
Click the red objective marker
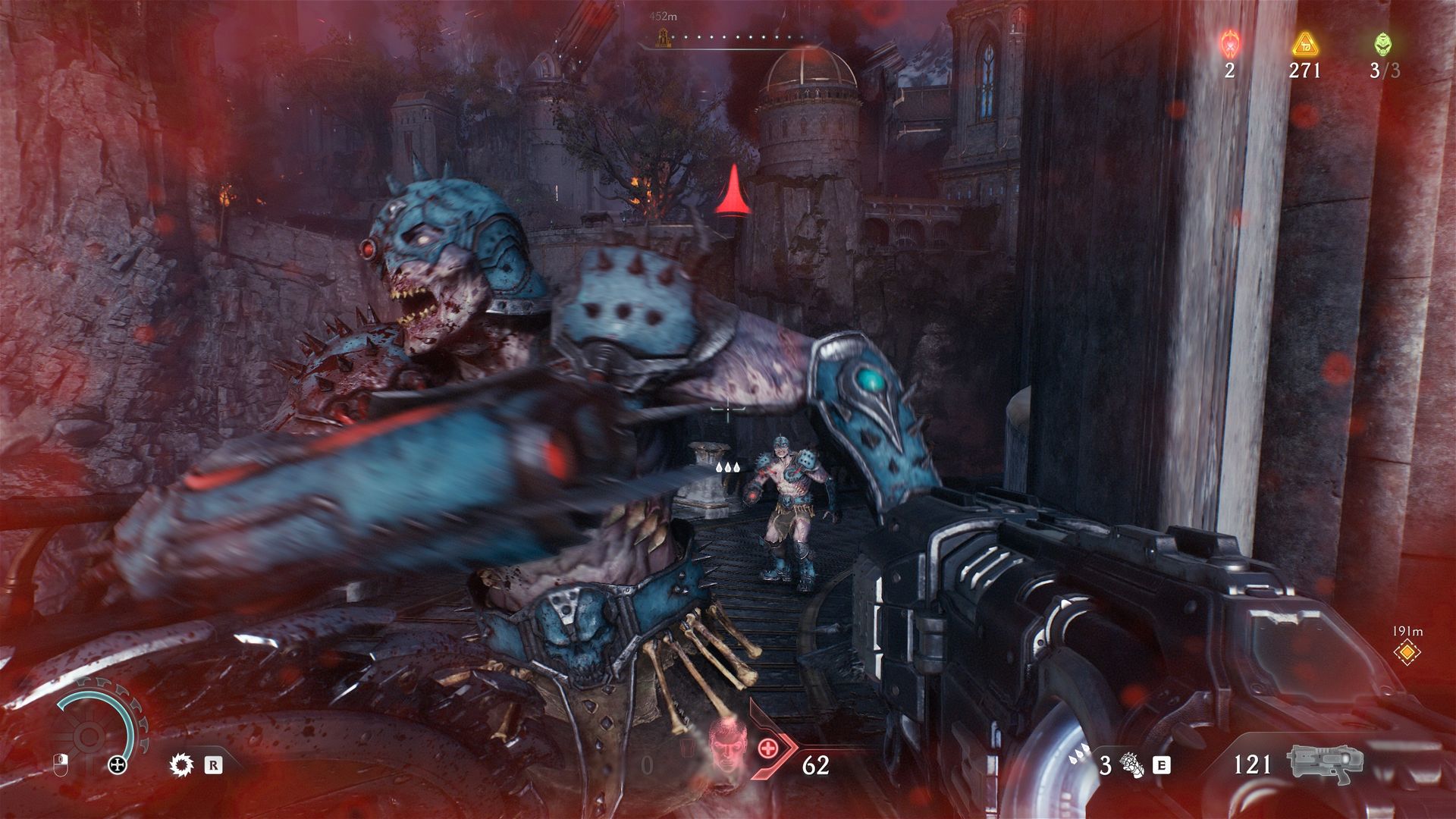pyautogui.click(x=733, y=190)
